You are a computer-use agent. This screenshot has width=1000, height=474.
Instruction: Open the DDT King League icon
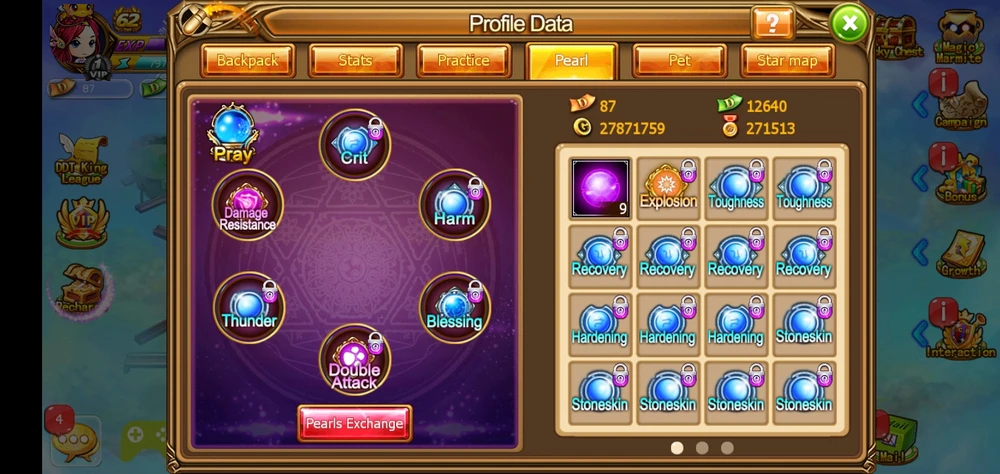tap(80, 160)
